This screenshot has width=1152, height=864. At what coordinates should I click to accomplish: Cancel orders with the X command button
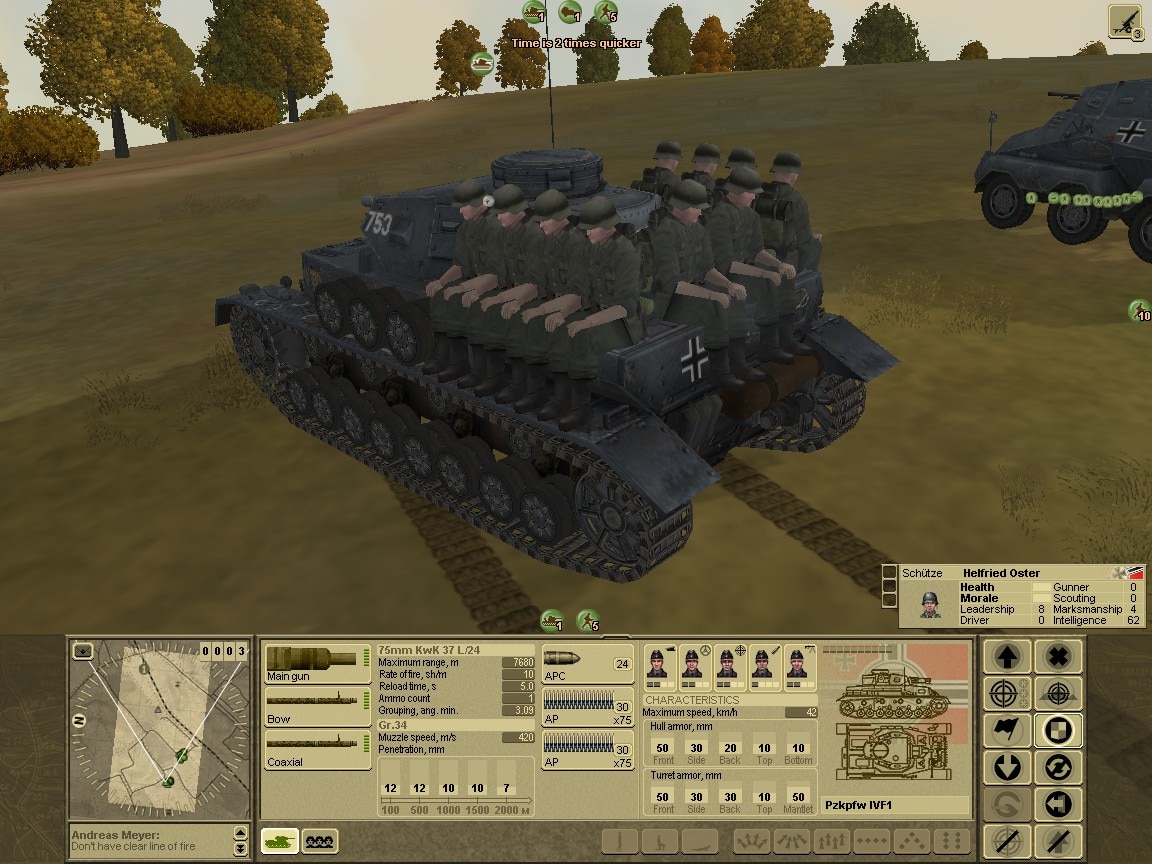(x=1058, y=656)
